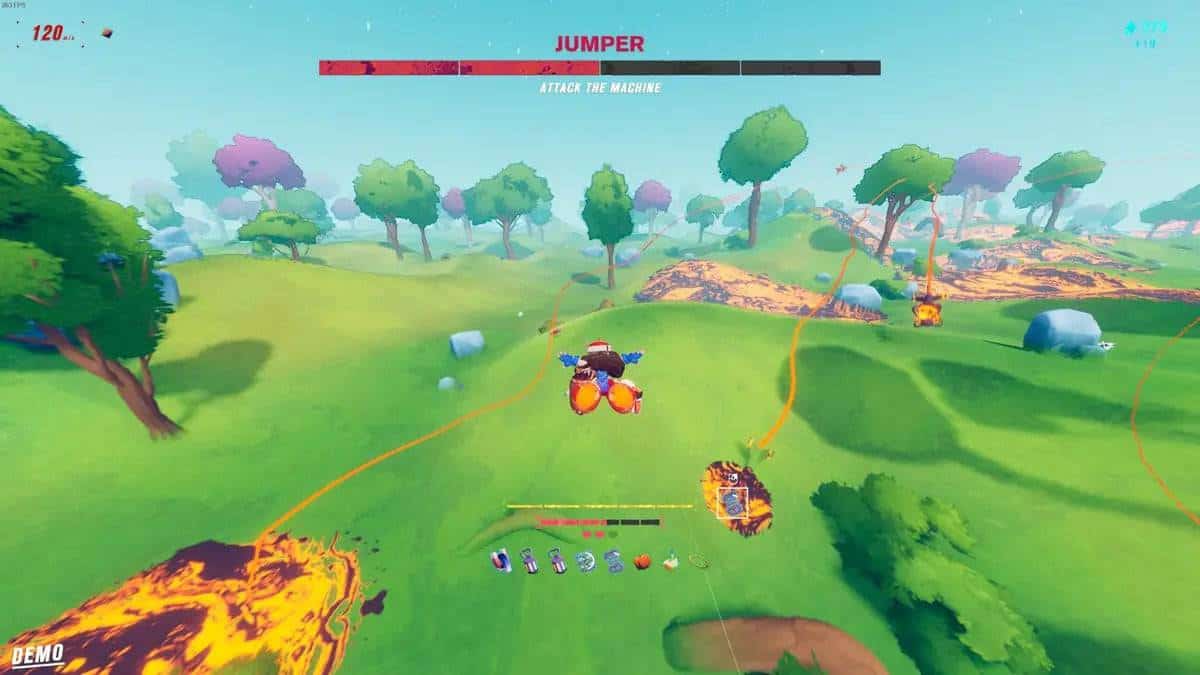Image resolution: width=1200 pixels, height=675 pixels.
Task: Pick the orange ball item icon
Action: [642, 562]
